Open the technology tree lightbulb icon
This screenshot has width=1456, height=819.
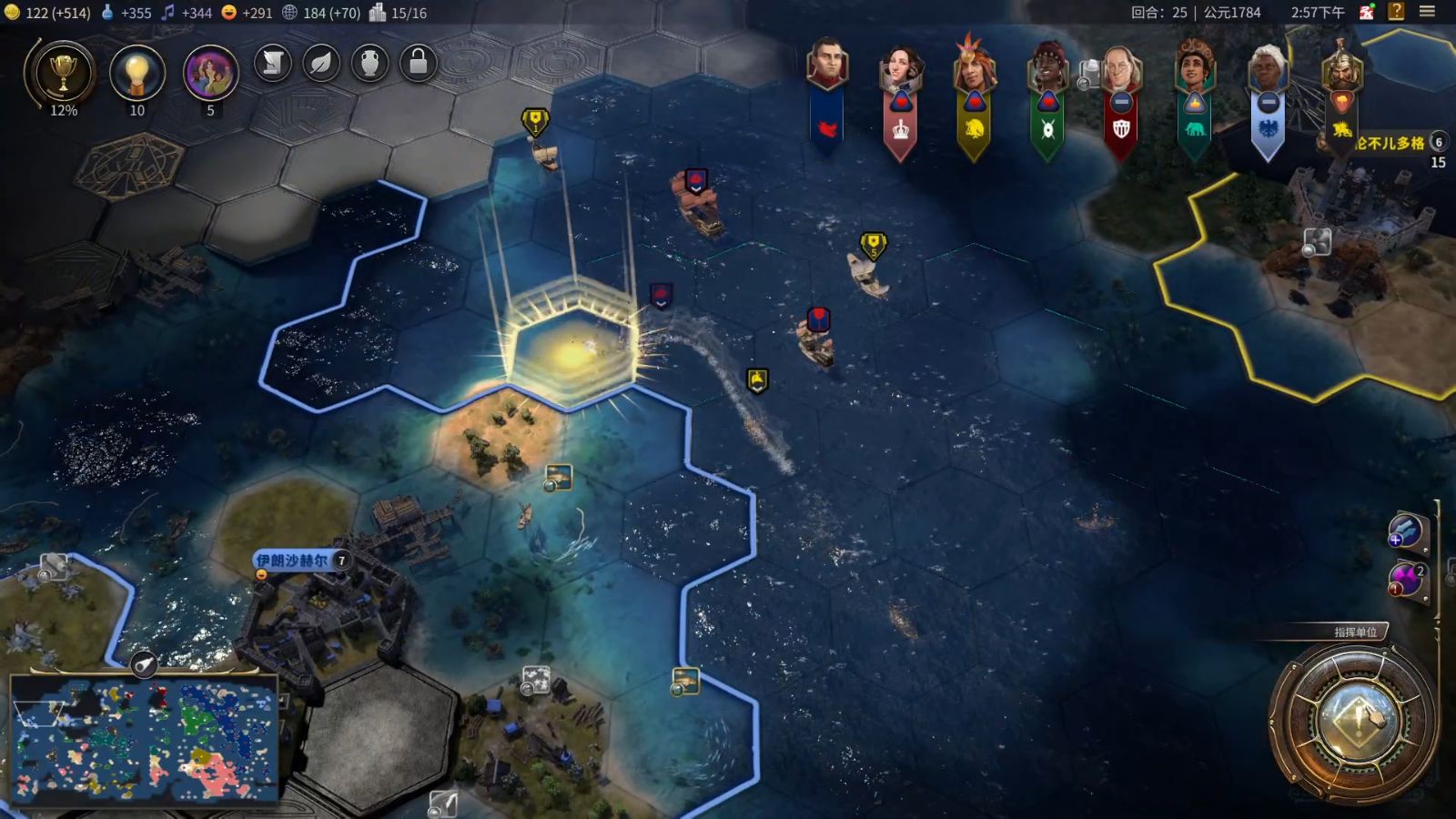pyautogui.click(x=136, y=73)
